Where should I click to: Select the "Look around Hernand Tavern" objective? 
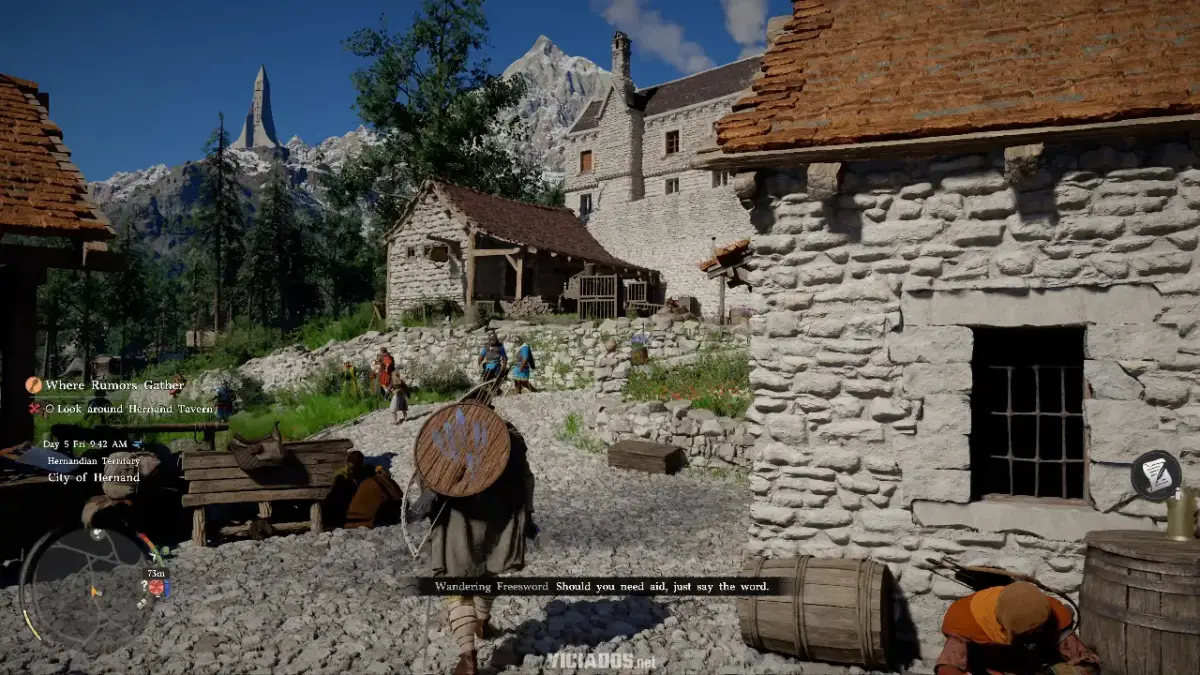(x=130, y=409)
